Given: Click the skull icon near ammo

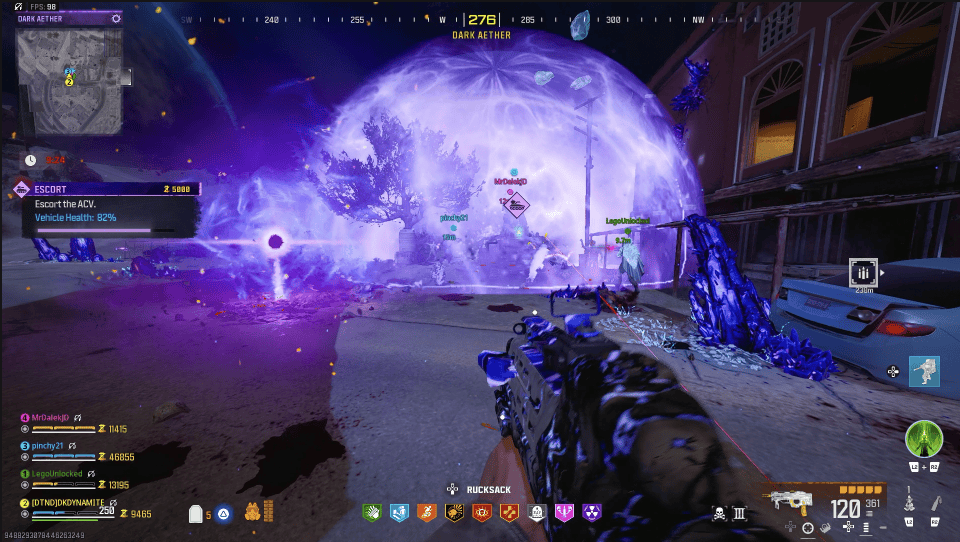Looking at the screenshot, I should [718, 514].
